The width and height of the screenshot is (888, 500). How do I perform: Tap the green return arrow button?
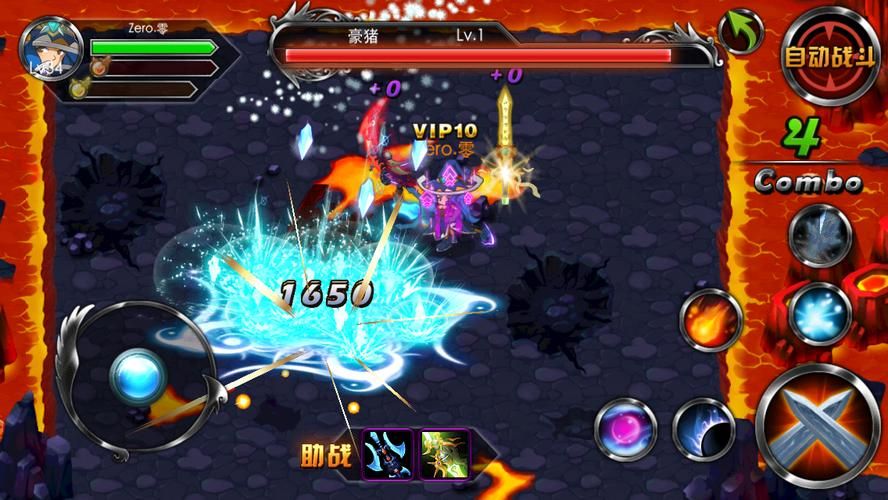(x=740, y=32)
